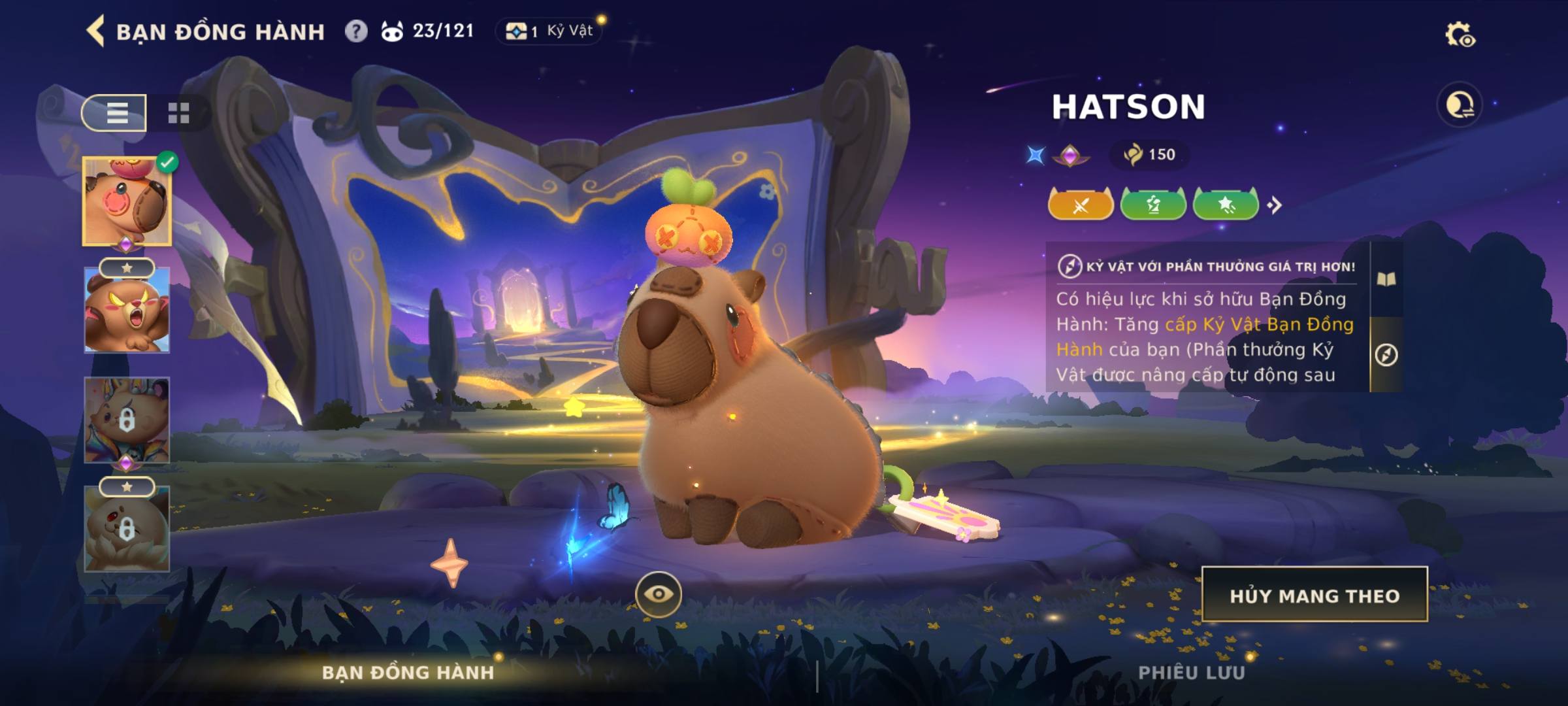The width and height of the screenshot is (1568, 706).
Task: Open the round profile icon under settings
Action: click(x=1460, y=105)
